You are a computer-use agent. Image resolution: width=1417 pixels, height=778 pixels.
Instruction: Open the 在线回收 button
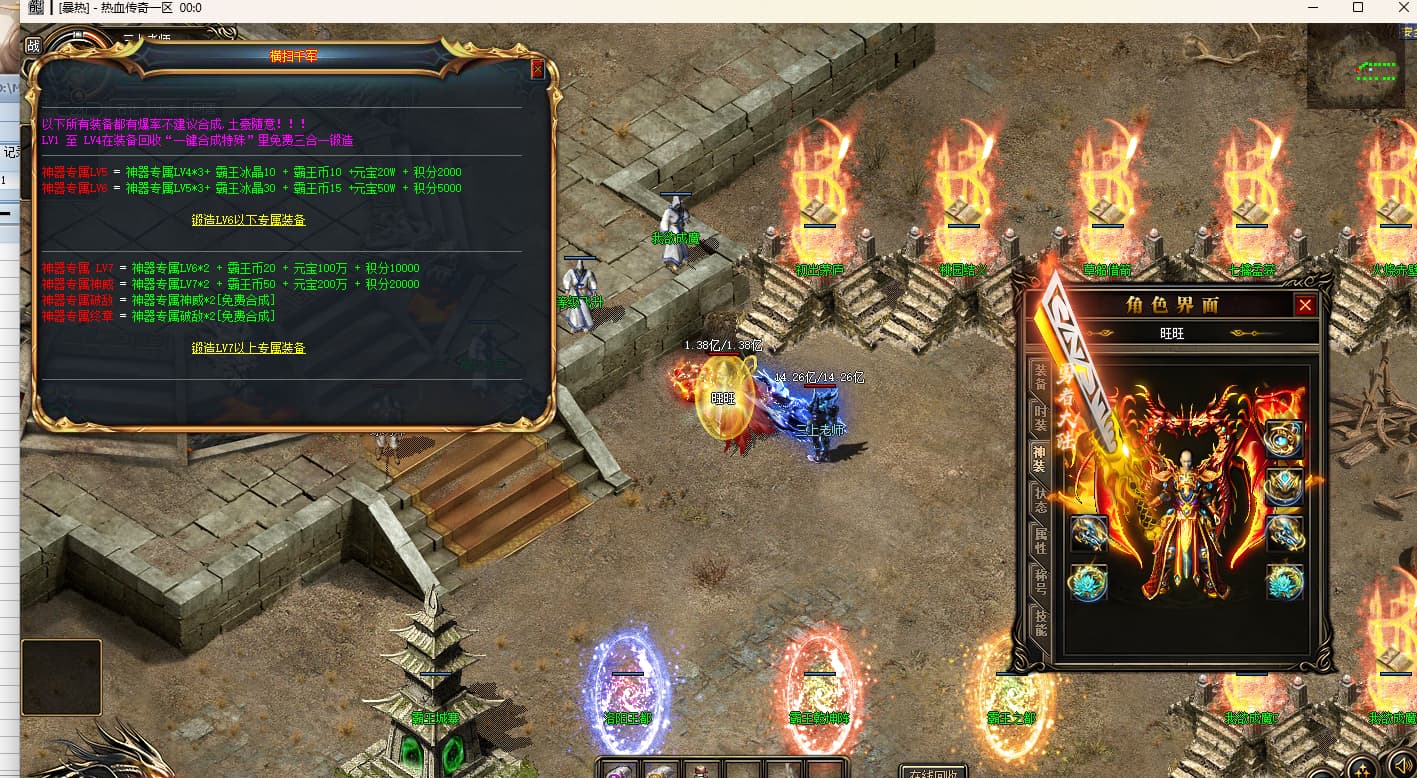coord(934,772)
